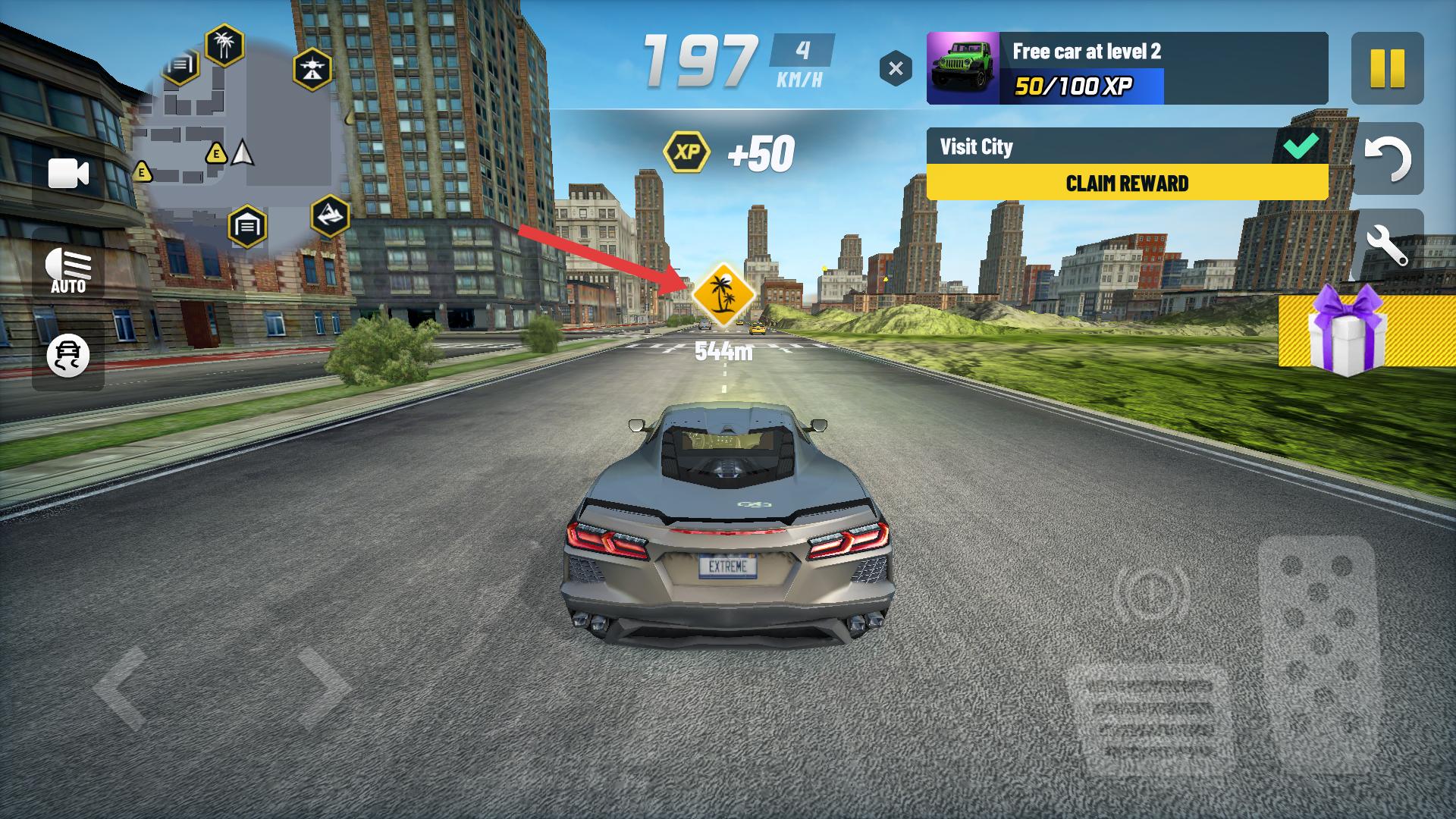Steer left with the left arrow

[x=121, y=688]
